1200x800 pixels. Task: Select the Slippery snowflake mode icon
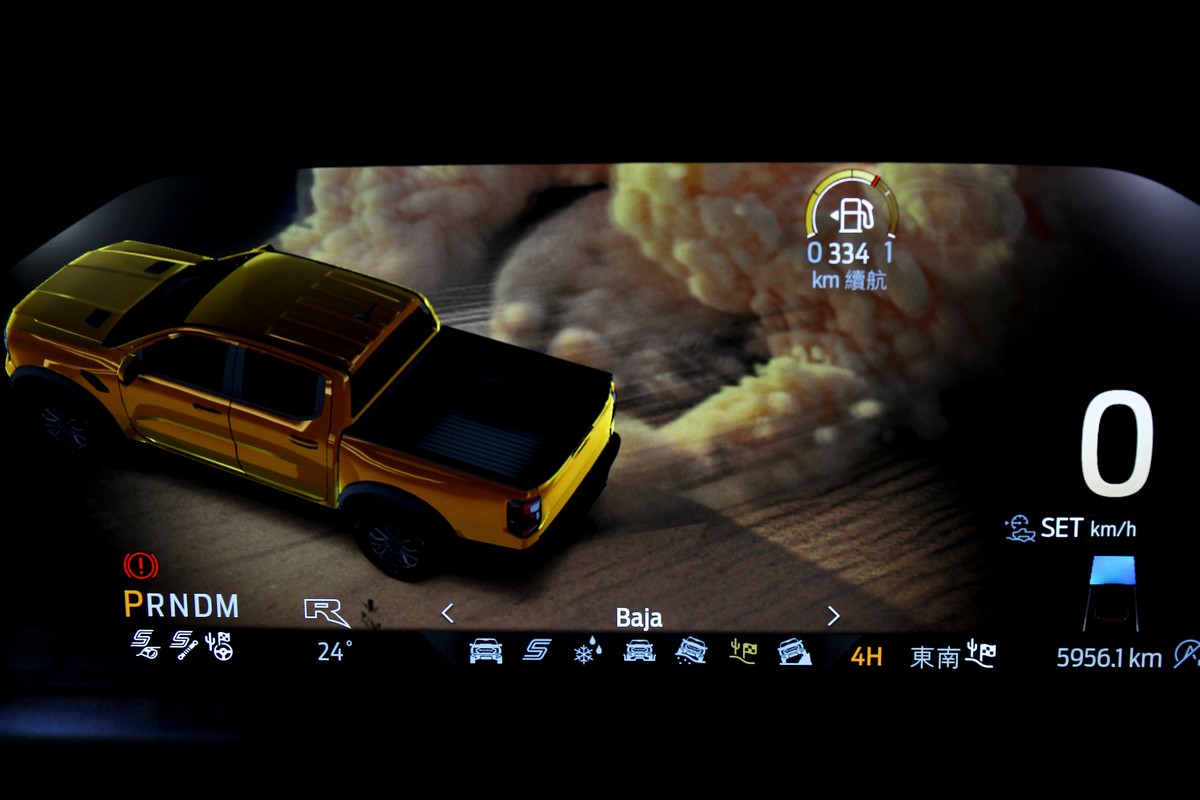587,652
